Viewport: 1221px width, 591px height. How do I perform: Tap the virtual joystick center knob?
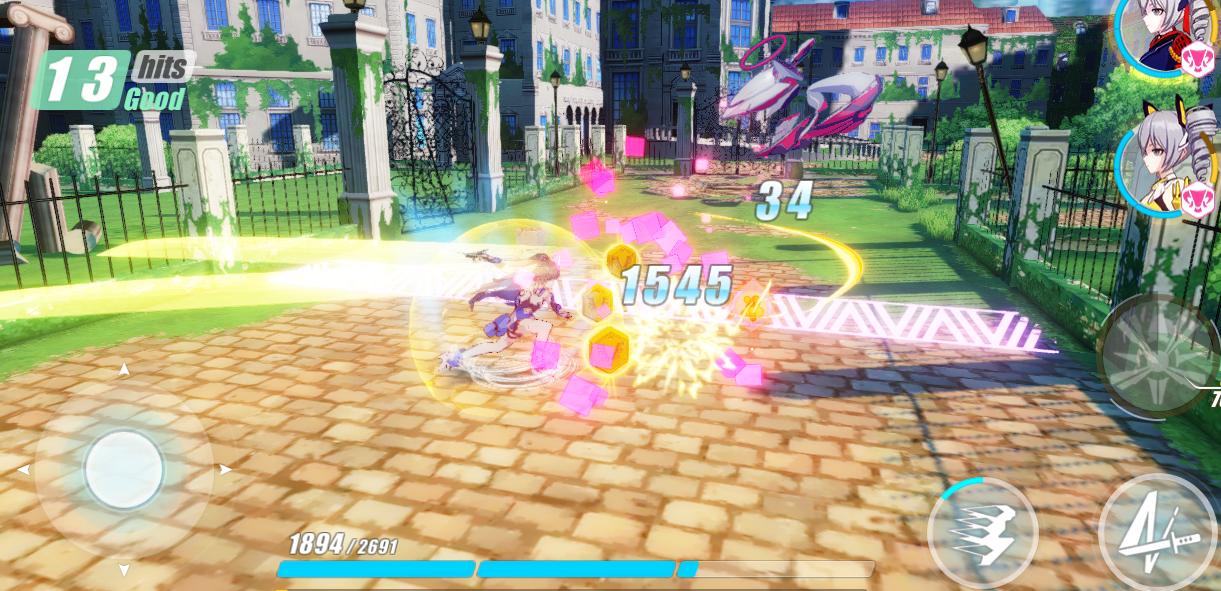(x=124, y=469)
